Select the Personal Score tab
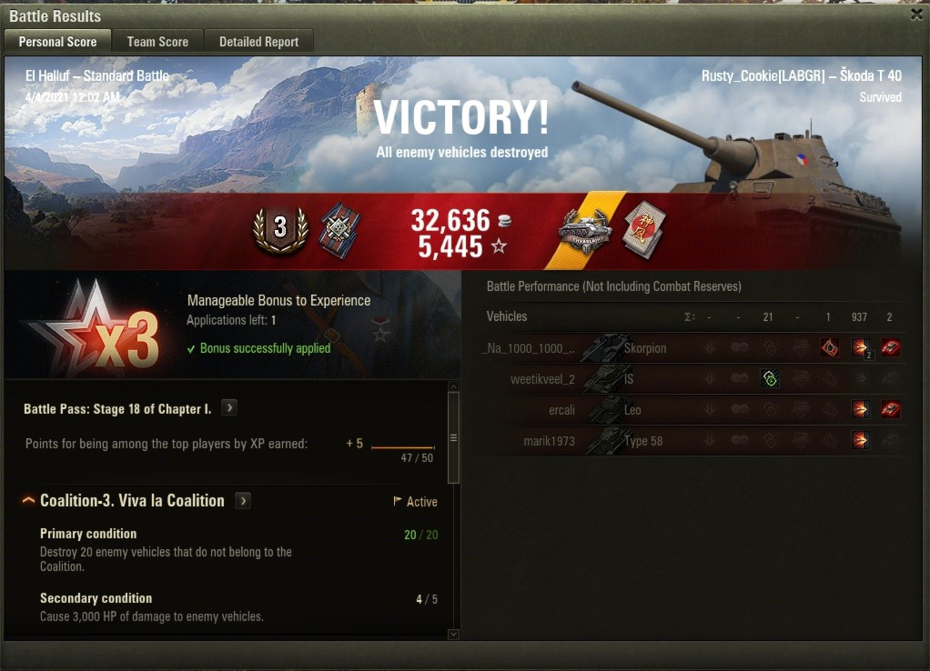Viewport: 930px width, 671px height. 57,42
